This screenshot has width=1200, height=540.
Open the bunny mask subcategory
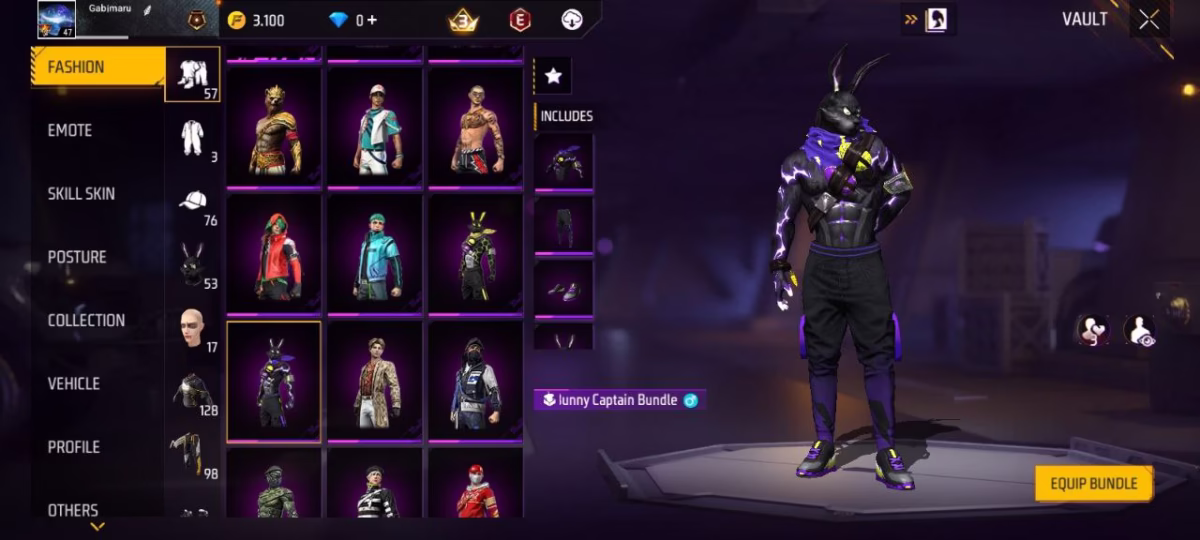tap(193, 265)
